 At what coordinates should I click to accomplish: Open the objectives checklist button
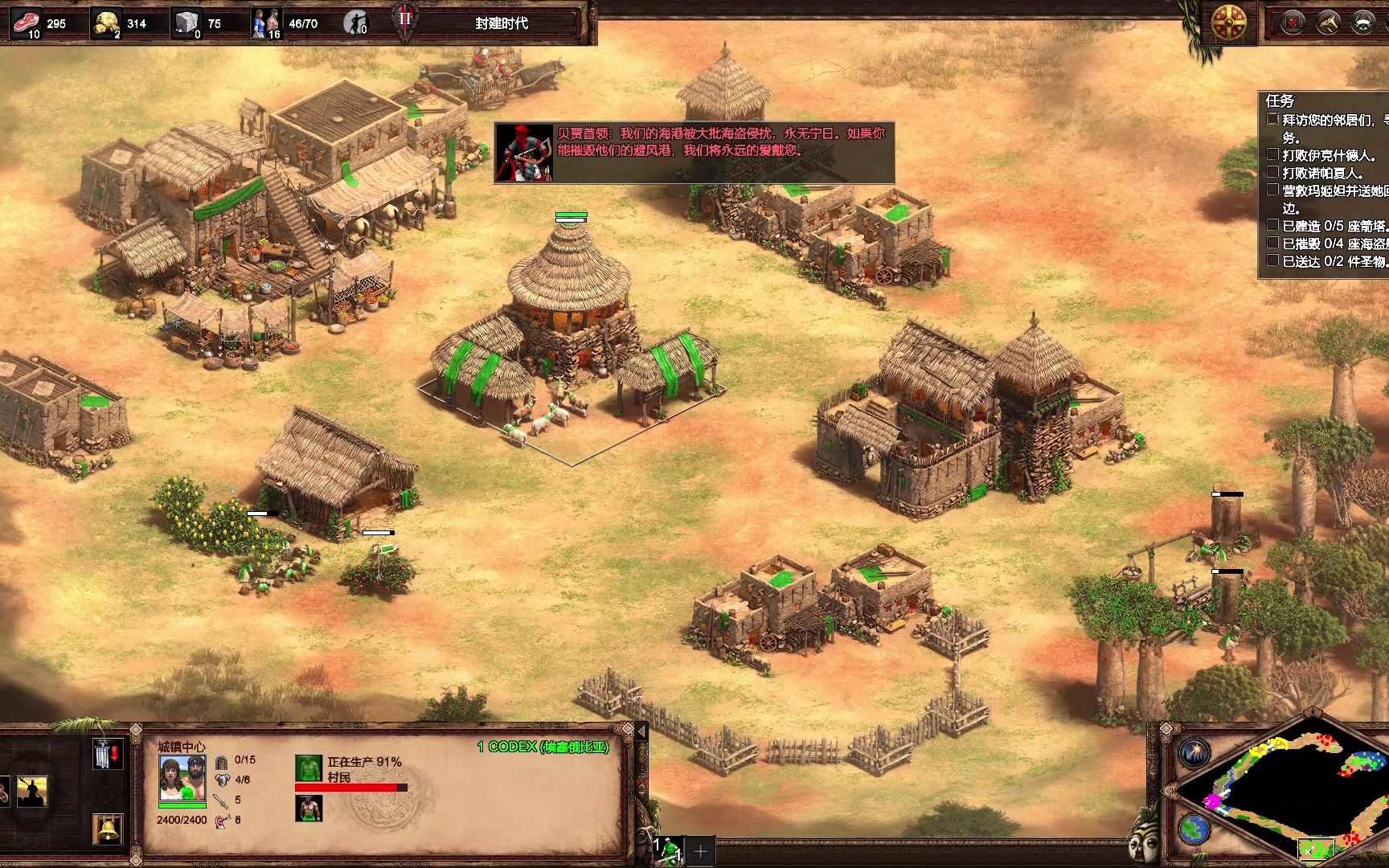[1292, 23]
